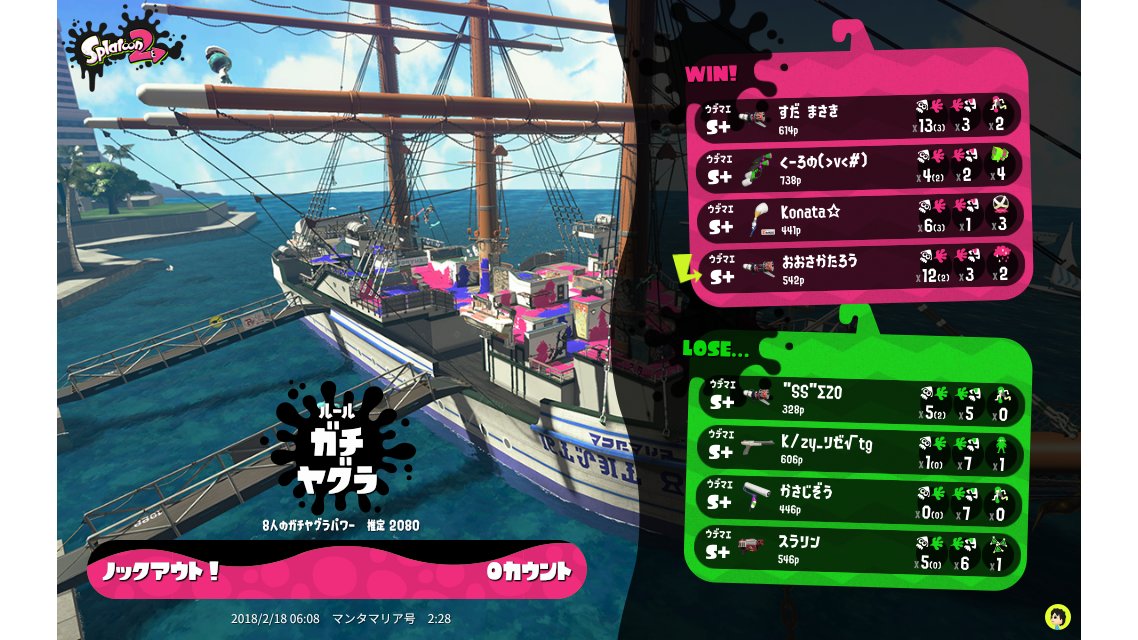Click the Splatoon 2 logo
Screen dimensions: 1138x640
(x=126, y=46)
